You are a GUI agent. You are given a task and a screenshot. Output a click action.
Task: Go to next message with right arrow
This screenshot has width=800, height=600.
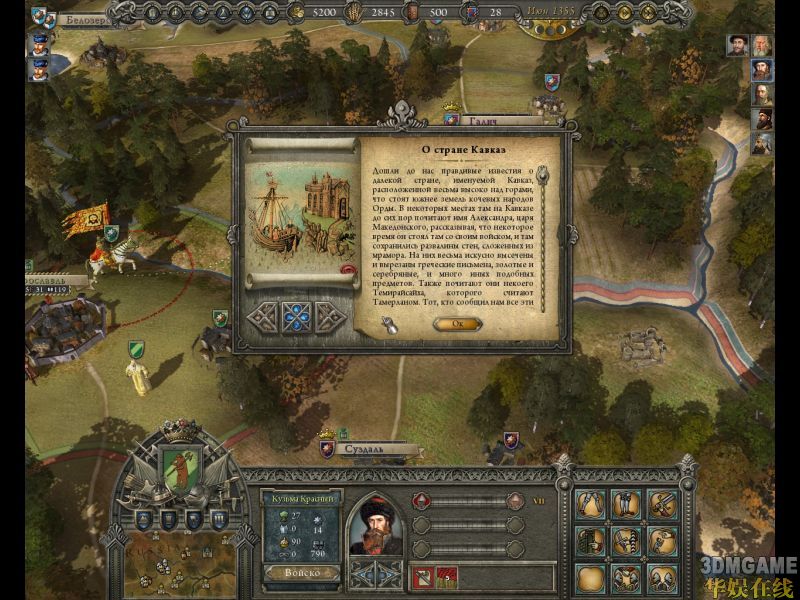click(330, 316)
